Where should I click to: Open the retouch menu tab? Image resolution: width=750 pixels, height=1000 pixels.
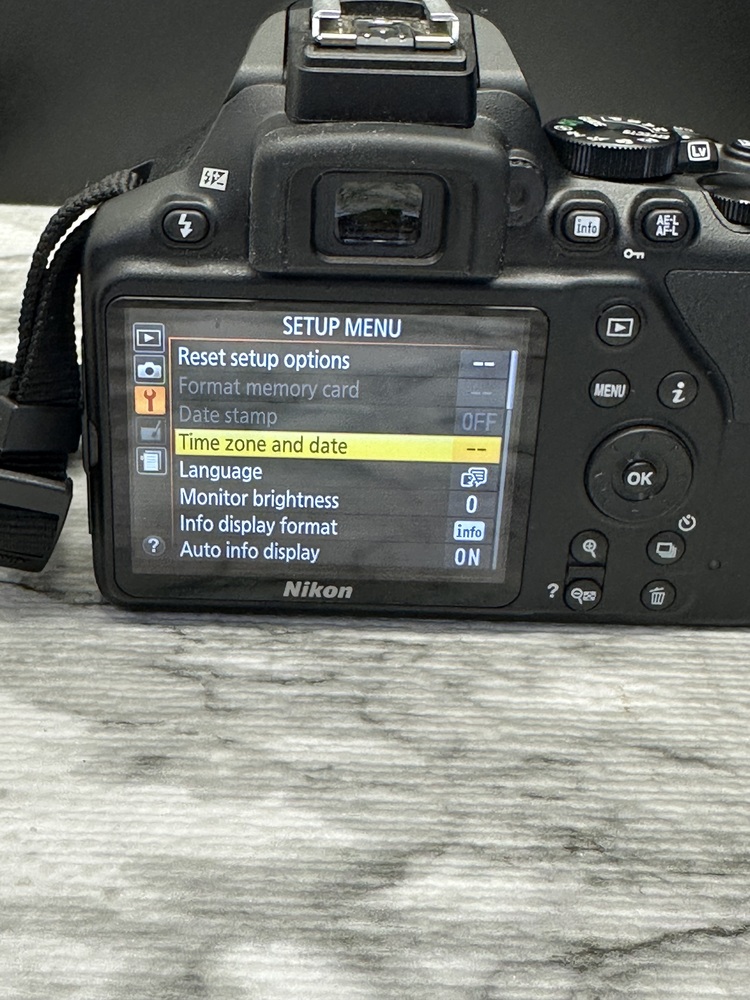pos(149,430)
